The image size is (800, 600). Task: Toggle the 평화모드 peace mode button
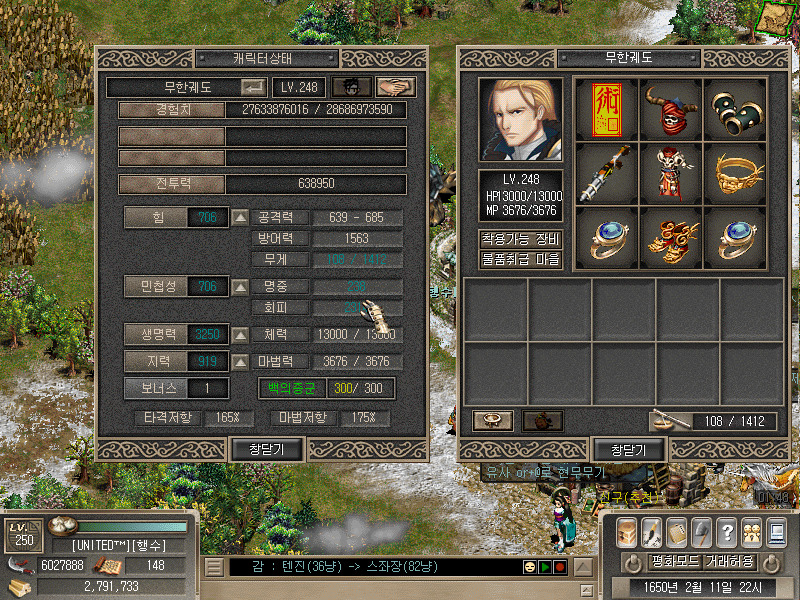674,562
